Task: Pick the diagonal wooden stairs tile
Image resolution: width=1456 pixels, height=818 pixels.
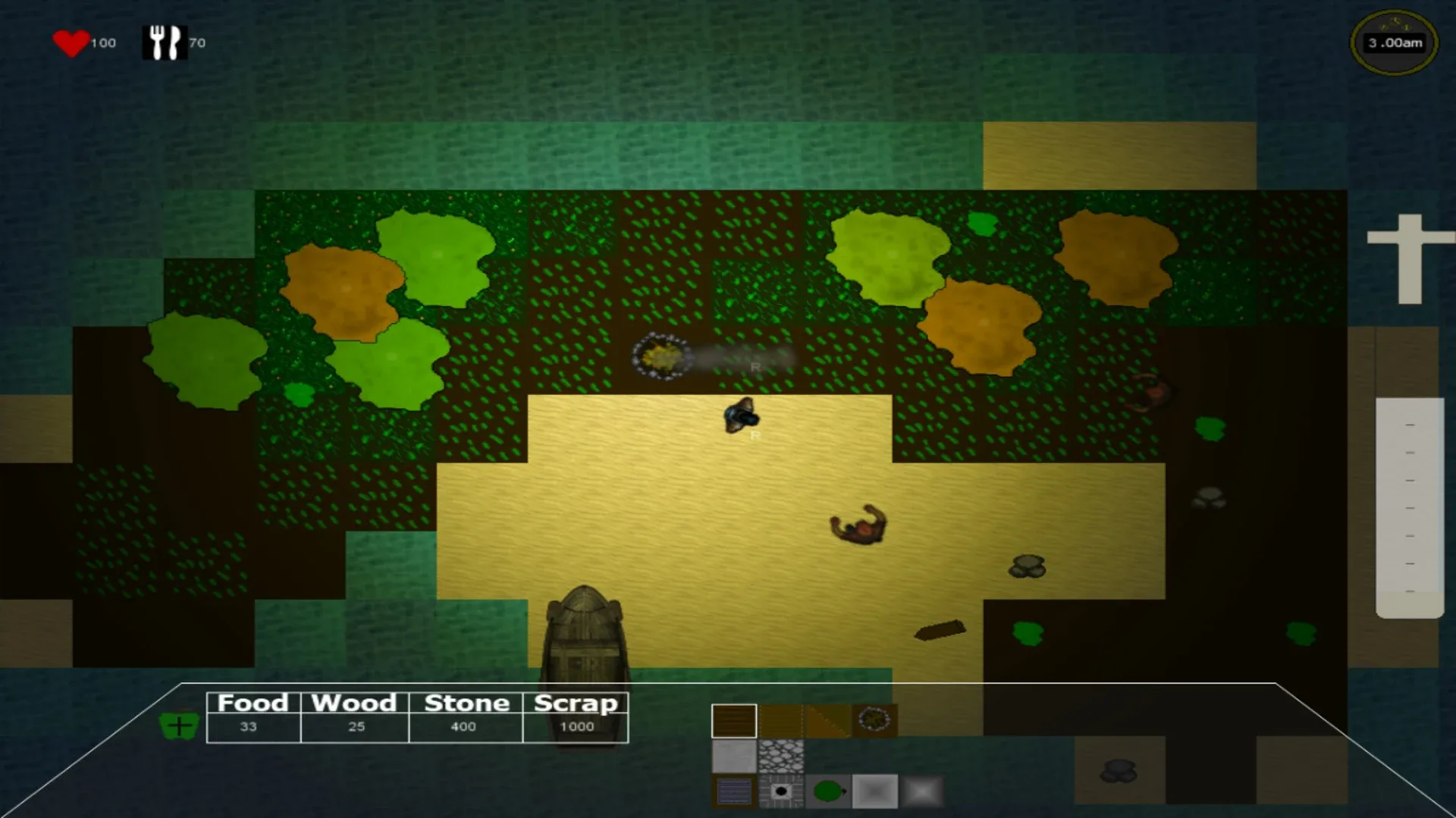Action: pos(828,720)
